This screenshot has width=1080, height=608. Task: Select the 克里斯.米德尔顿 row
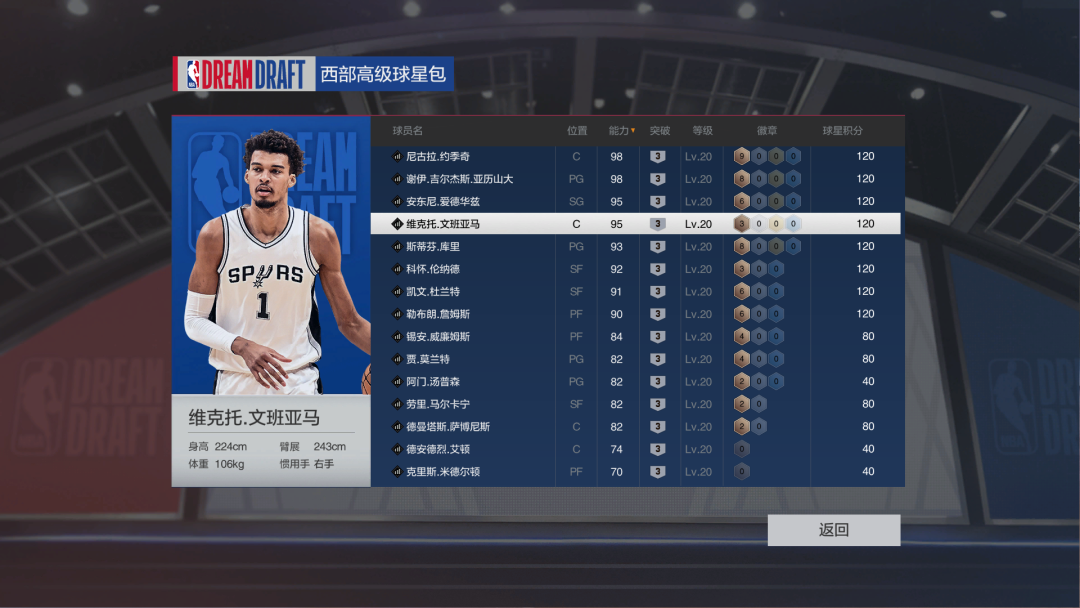(x=443, y=472)
